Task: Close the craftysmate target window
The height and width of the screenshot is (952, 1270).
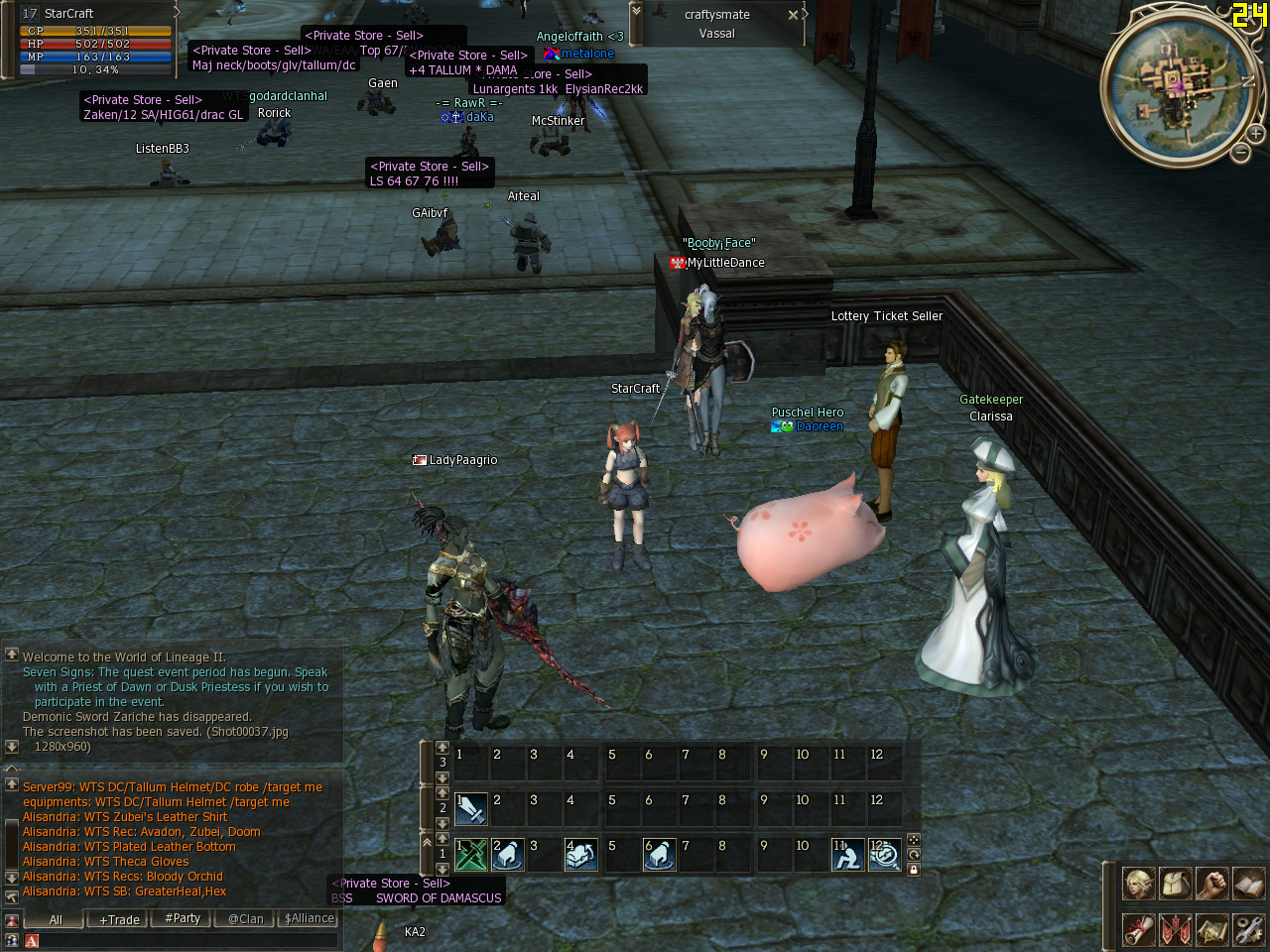Action: tap(793, 15)
